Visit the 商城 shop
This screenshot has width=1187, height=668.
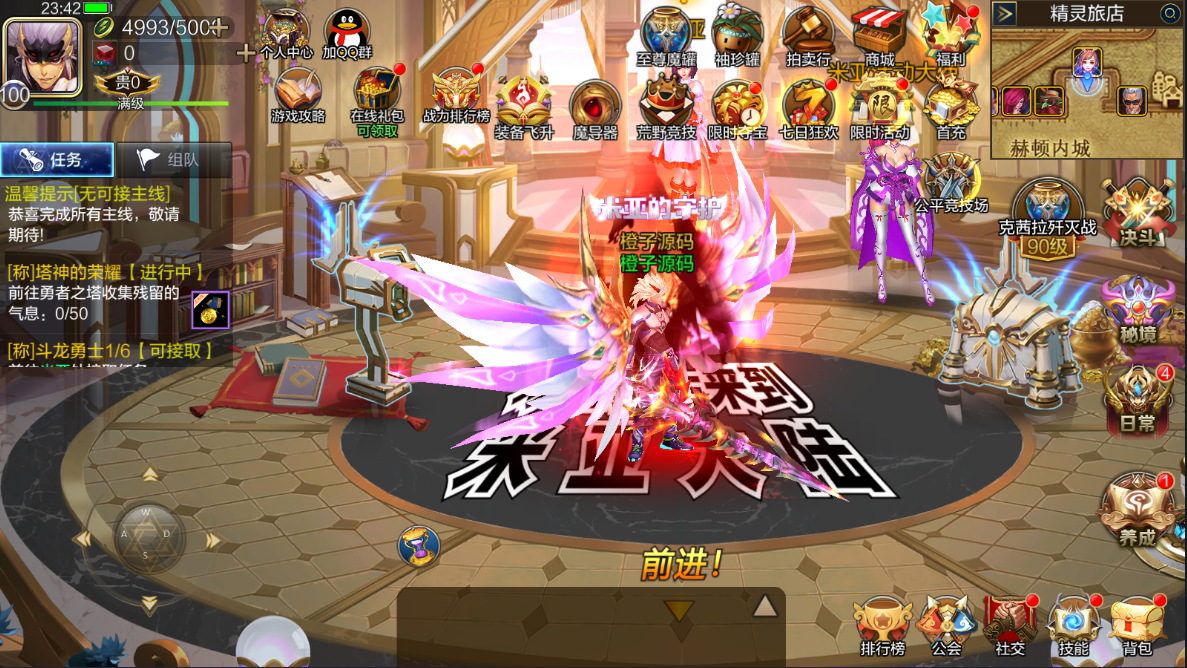[879, 35]
